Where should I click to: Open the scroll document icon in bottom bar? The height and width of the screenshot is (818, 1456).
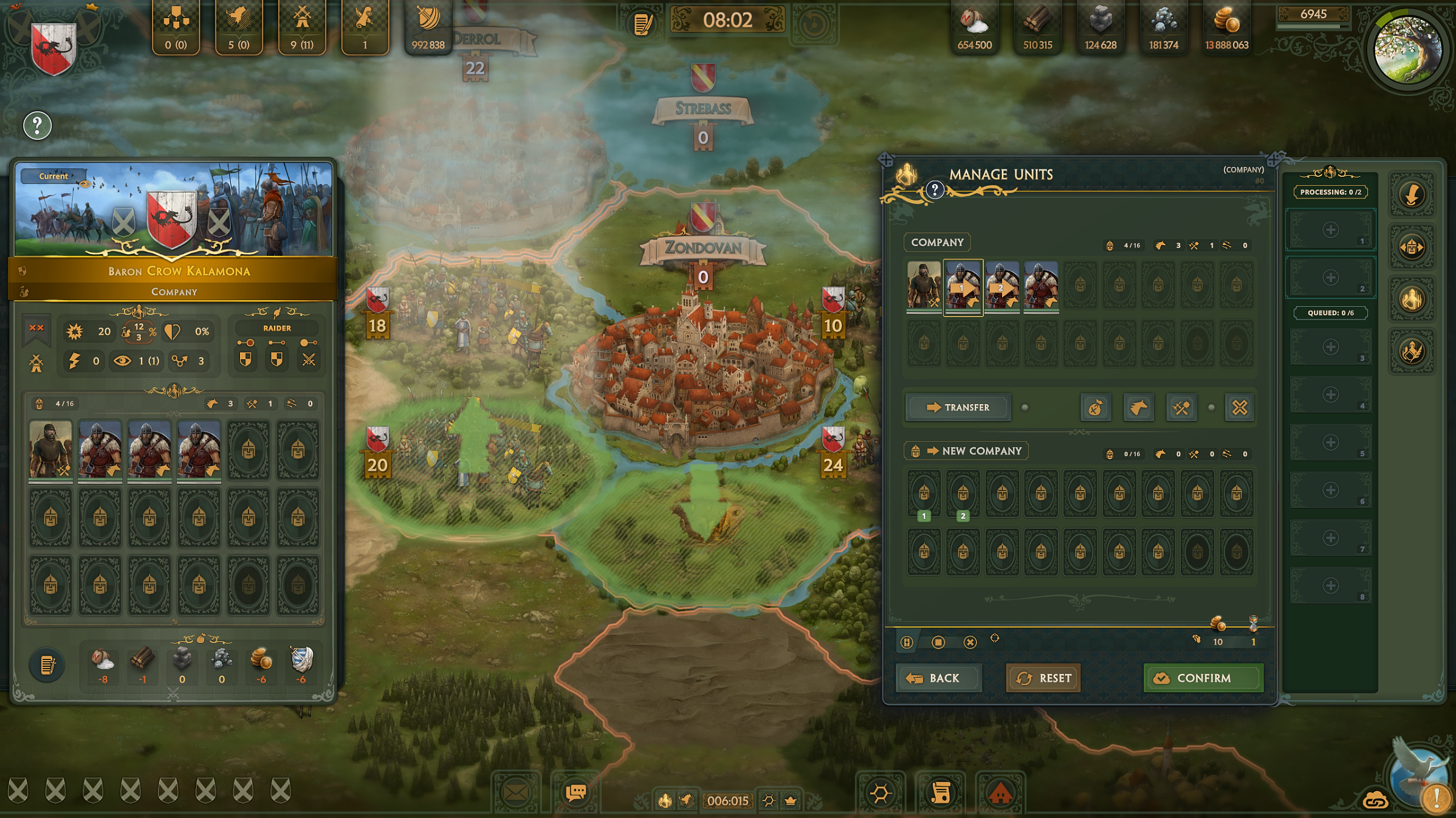[940, 793]
